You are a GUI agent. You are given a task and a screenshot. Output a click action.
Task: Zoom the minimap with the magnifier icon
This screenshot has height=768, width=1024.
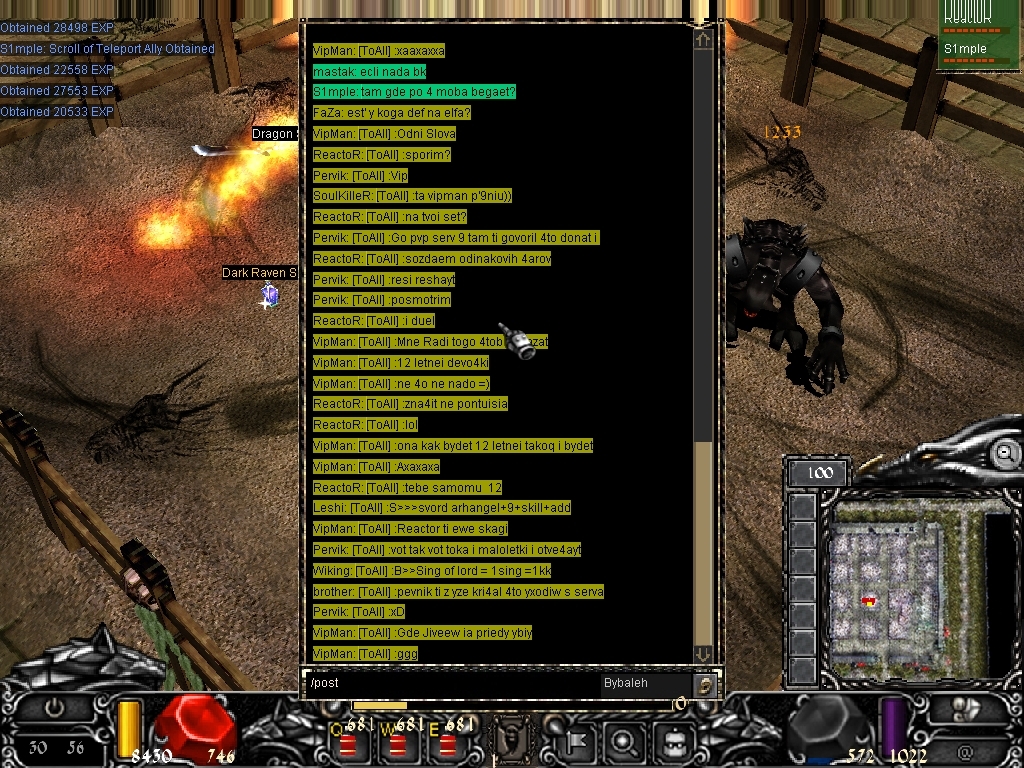1006,453
